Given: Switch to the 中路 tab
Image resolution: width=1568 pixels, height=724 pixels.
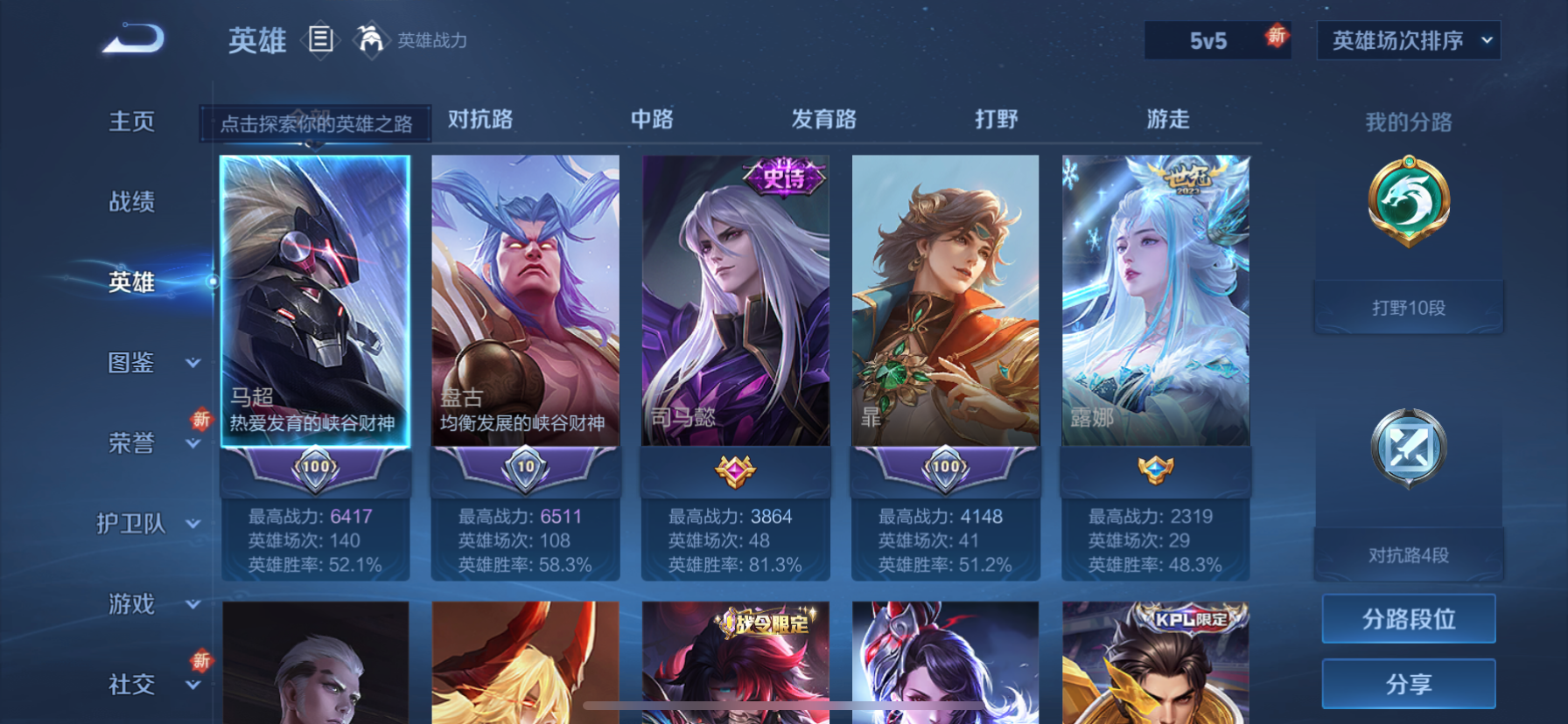Looking at the screenshot, I should [652, 119].
